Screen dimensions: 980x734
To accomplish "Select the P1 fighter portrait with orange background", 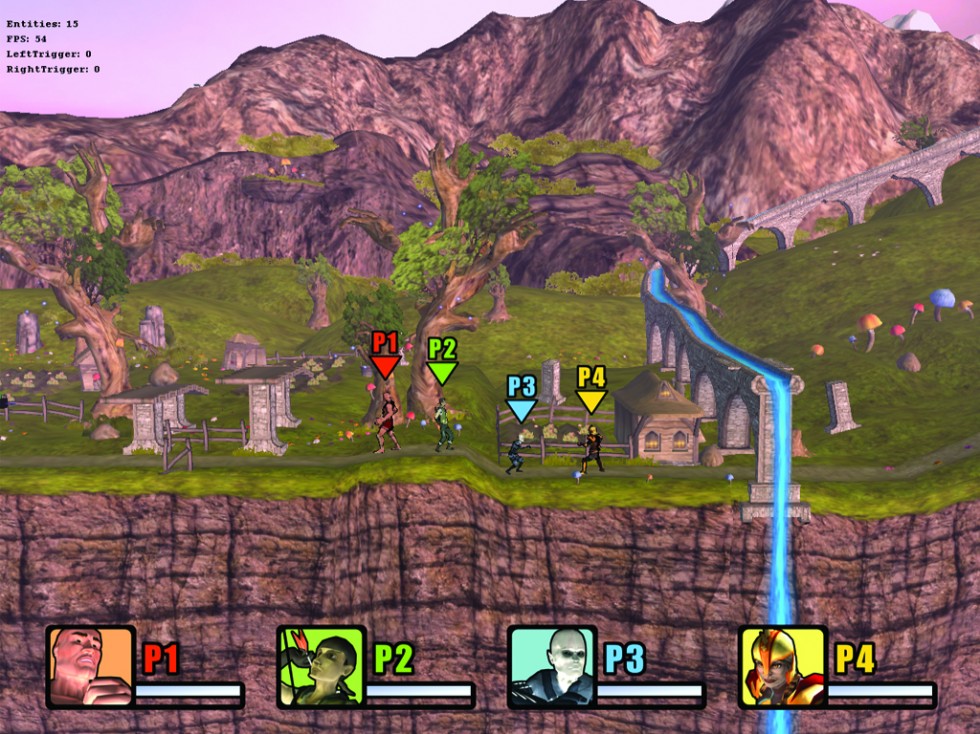I will 90,666.
